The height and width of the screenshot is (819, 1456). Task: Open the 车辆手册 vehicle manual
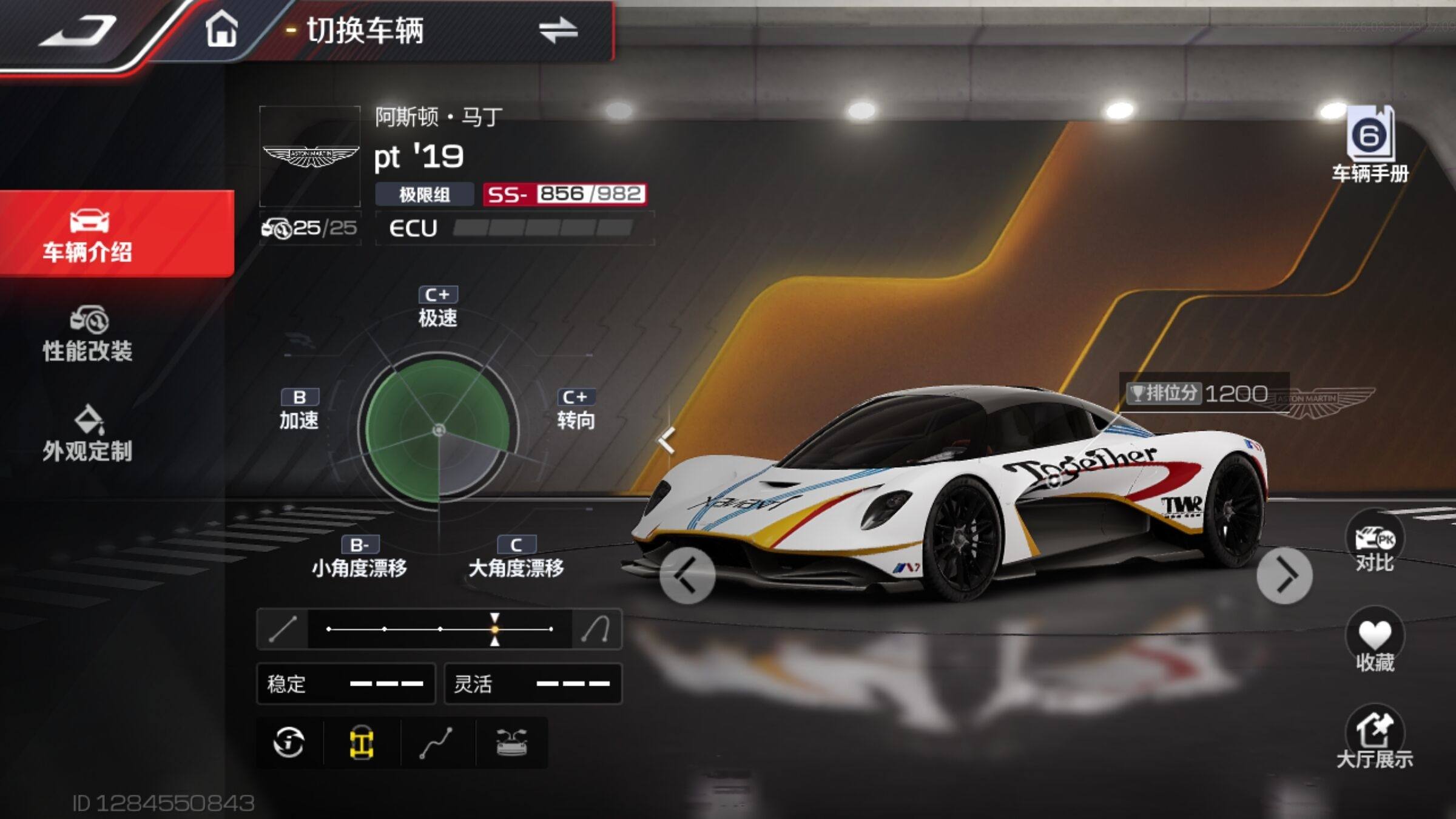click(x=1370, y=146)
